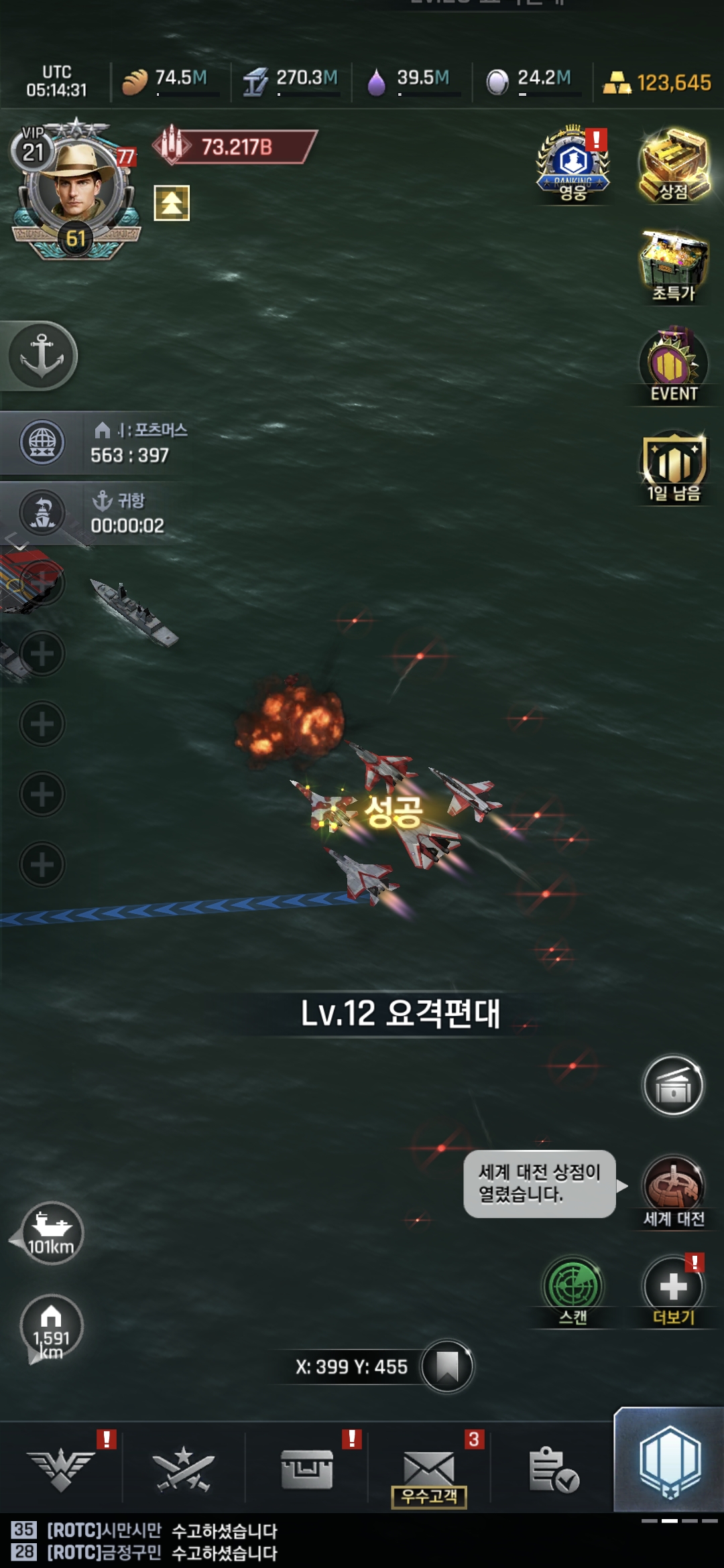Open the 1일 남음 limited-time offer
The image size is (724, 1568).
click(674, 466)
